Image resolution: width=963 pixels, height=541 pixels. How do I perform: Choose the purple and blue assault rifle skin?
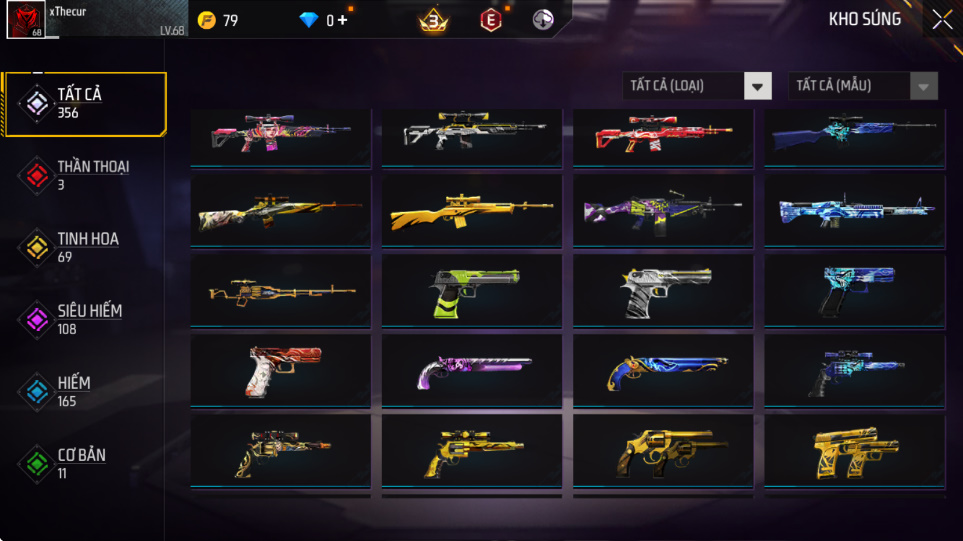[662, 213]
